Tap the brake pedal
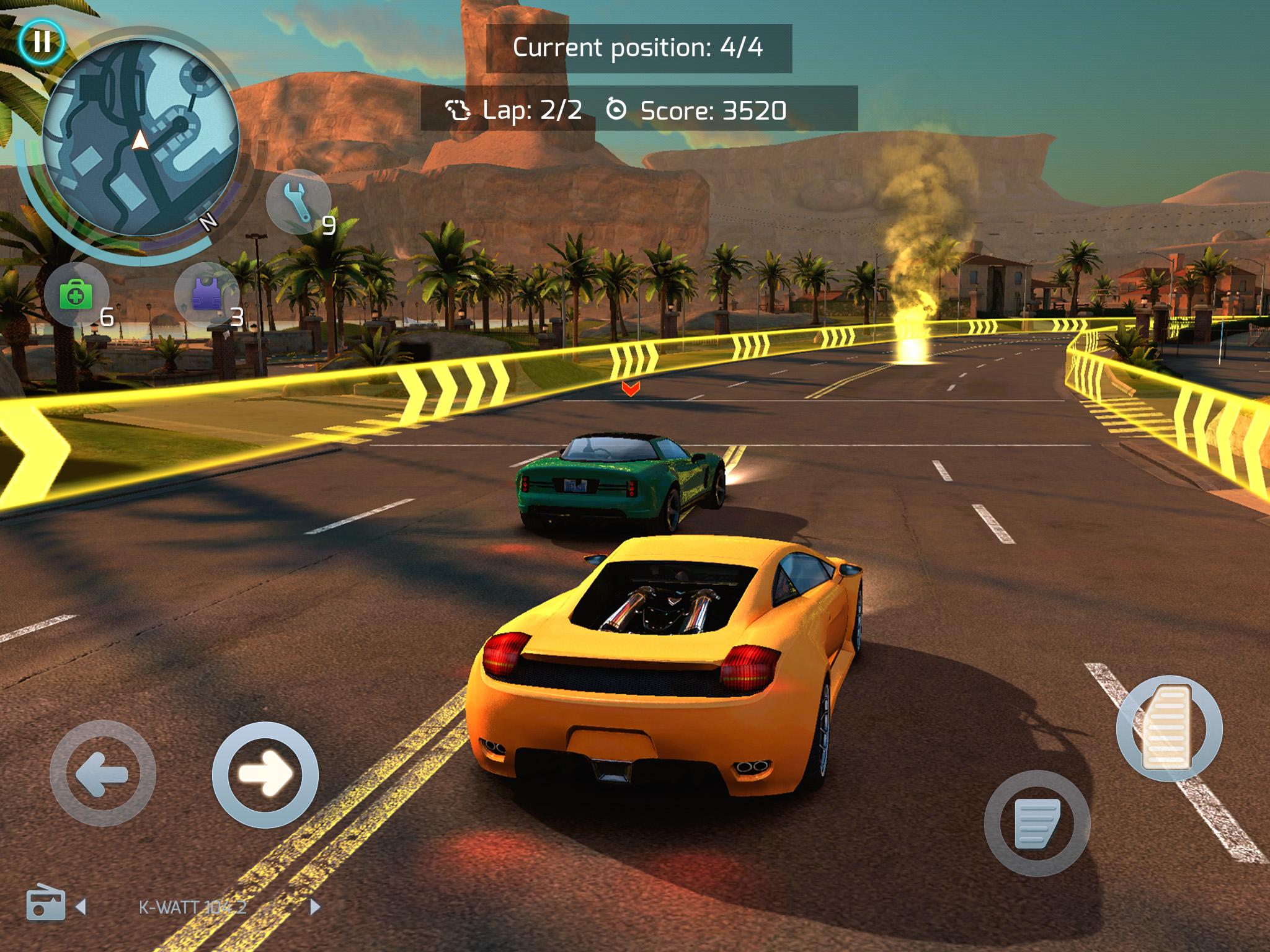The height and width of the screenshot is (952, 1270). pyautogui.click(x=1037, y=823)
